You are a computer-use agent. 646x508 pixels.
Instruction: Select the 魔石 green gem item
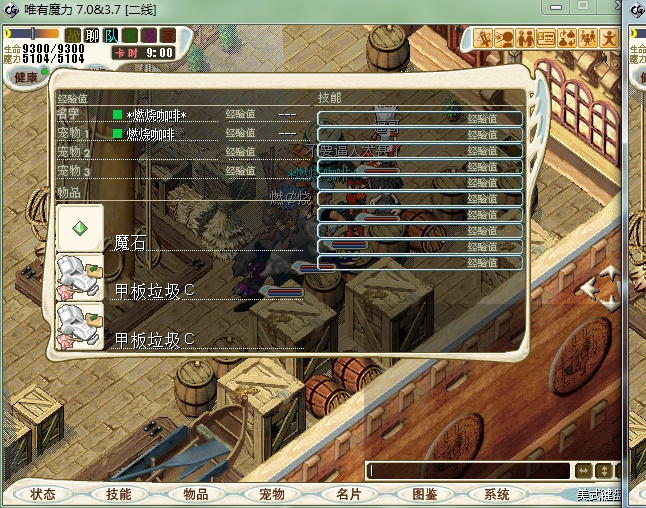click(80, 229)
